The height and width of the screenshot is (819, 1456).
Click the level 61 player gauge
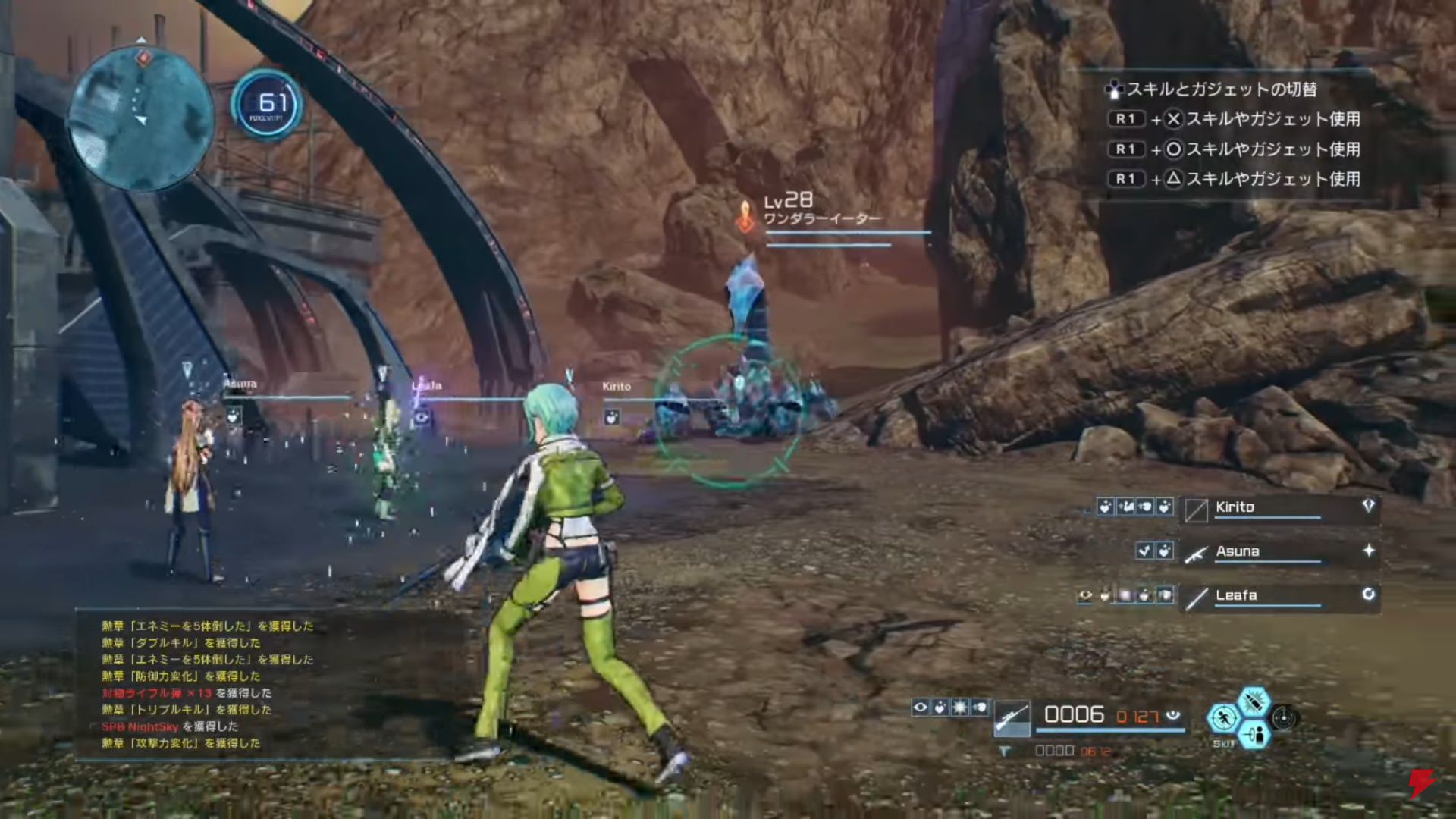point(268,105)
